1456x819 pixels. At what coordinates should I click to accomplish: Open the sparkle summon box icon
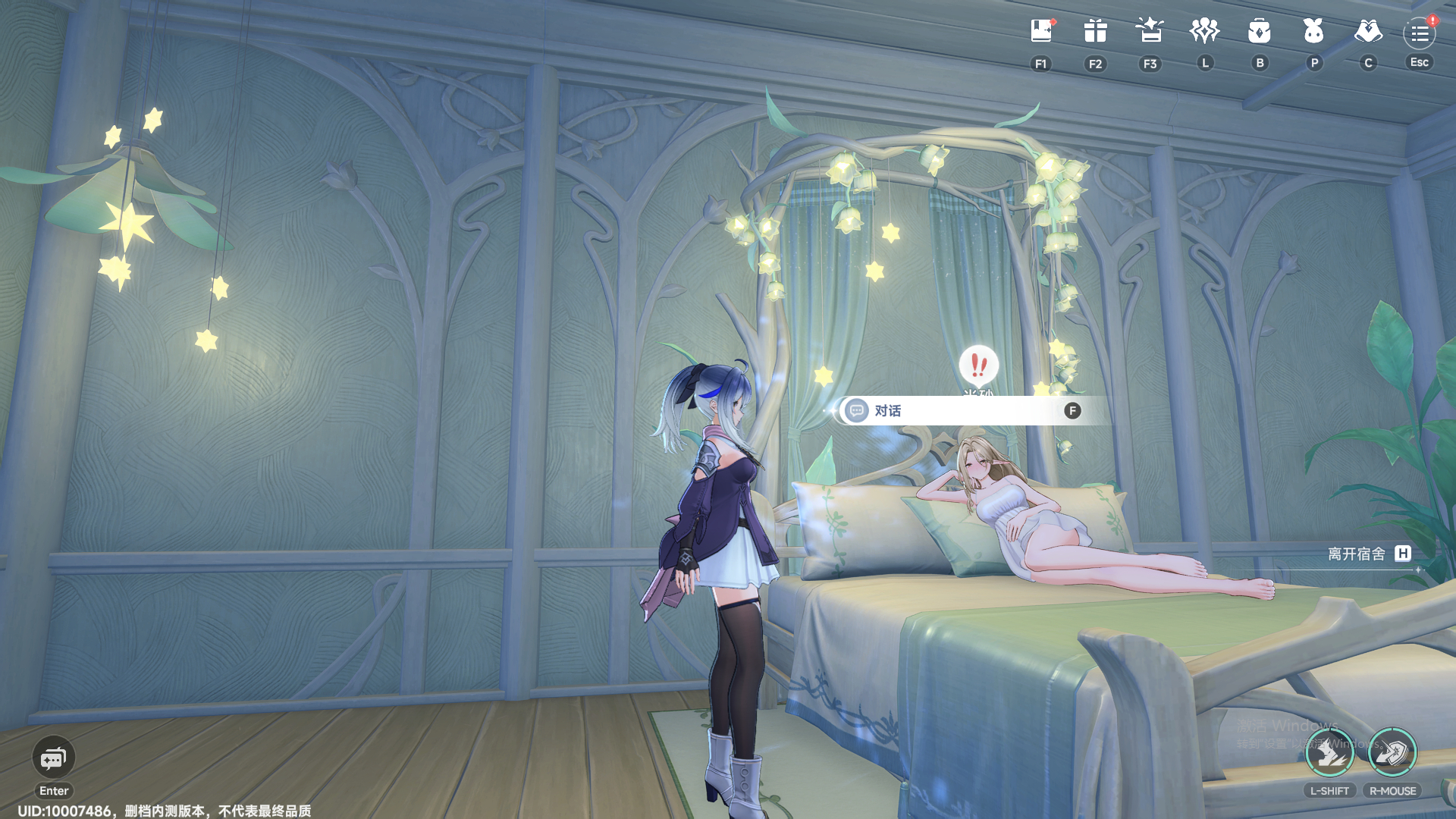coord(1150,31)
